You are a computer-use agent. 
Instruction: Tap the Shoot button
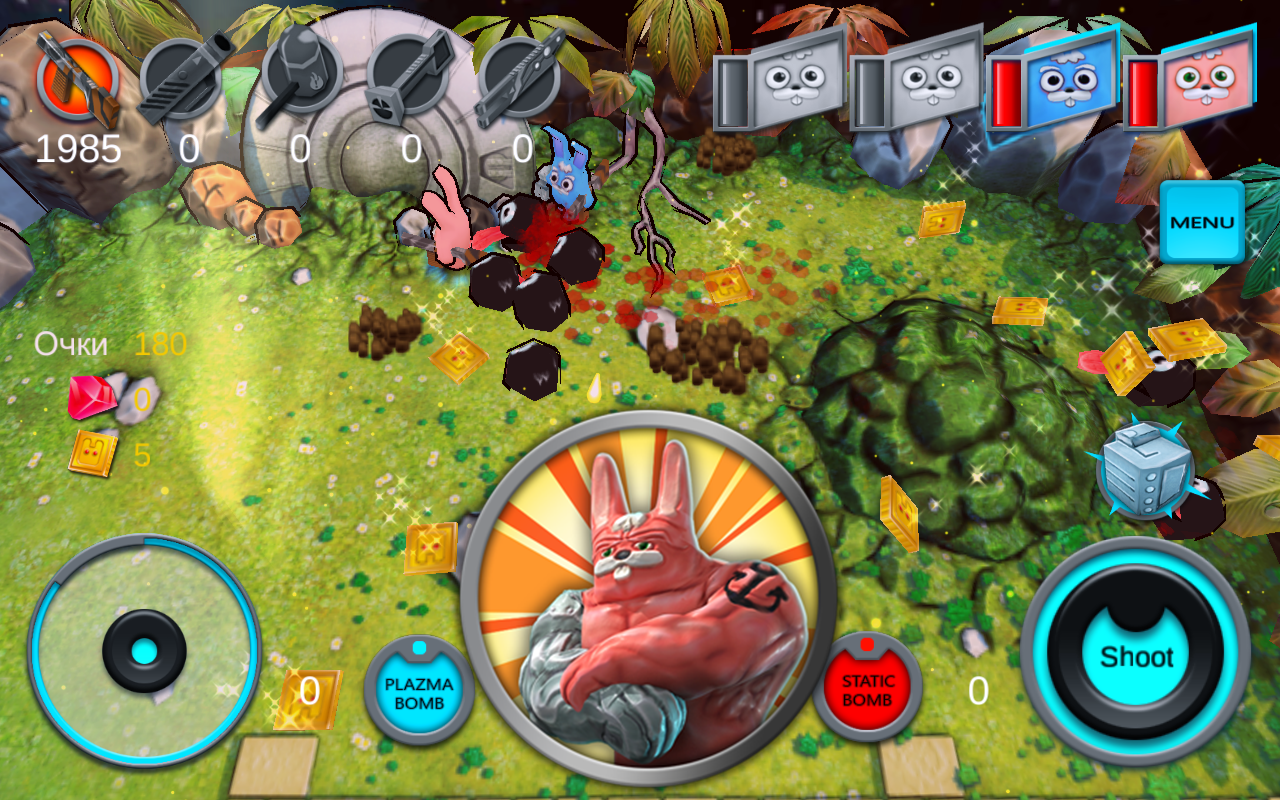coord(1136,657)
